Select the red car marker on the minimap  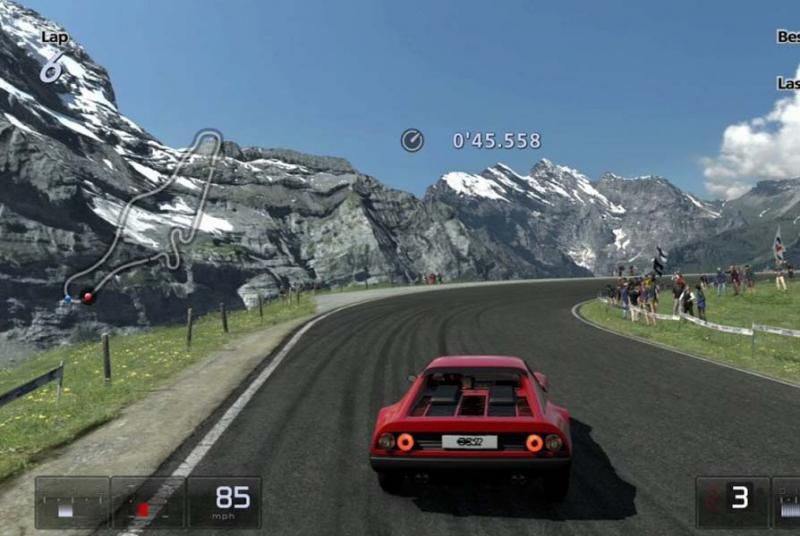click(x=88, y=296)
